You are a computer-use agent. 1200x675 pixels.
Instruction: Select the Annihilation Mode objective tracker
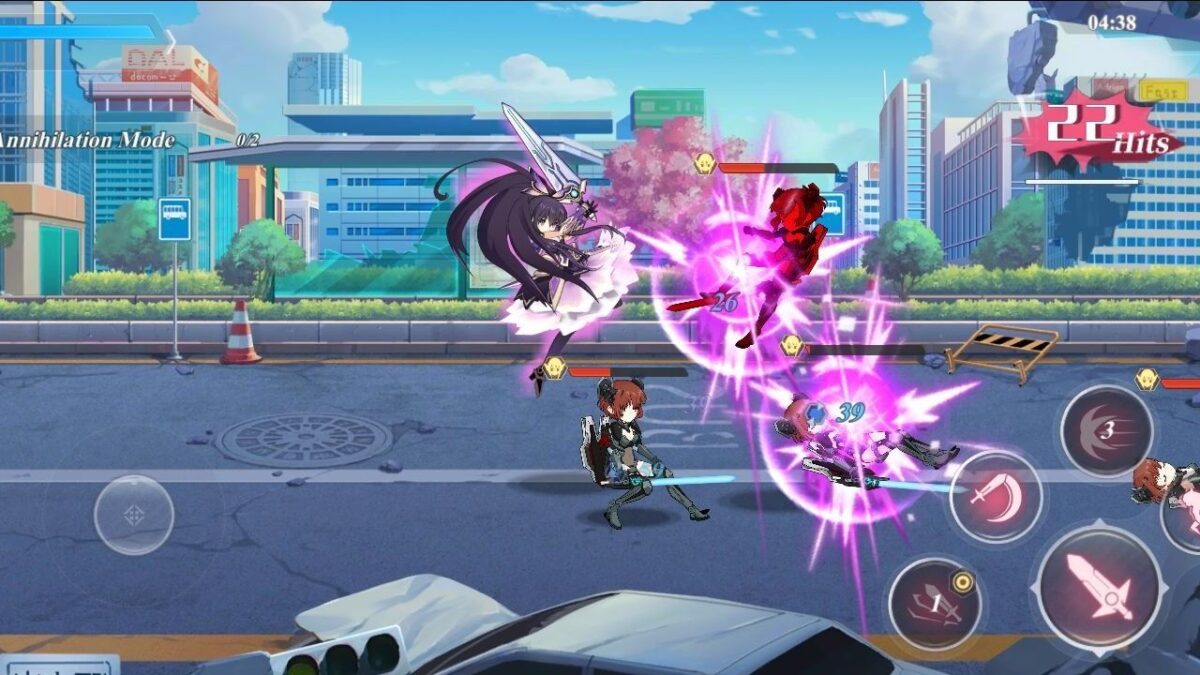pos(90,141)
